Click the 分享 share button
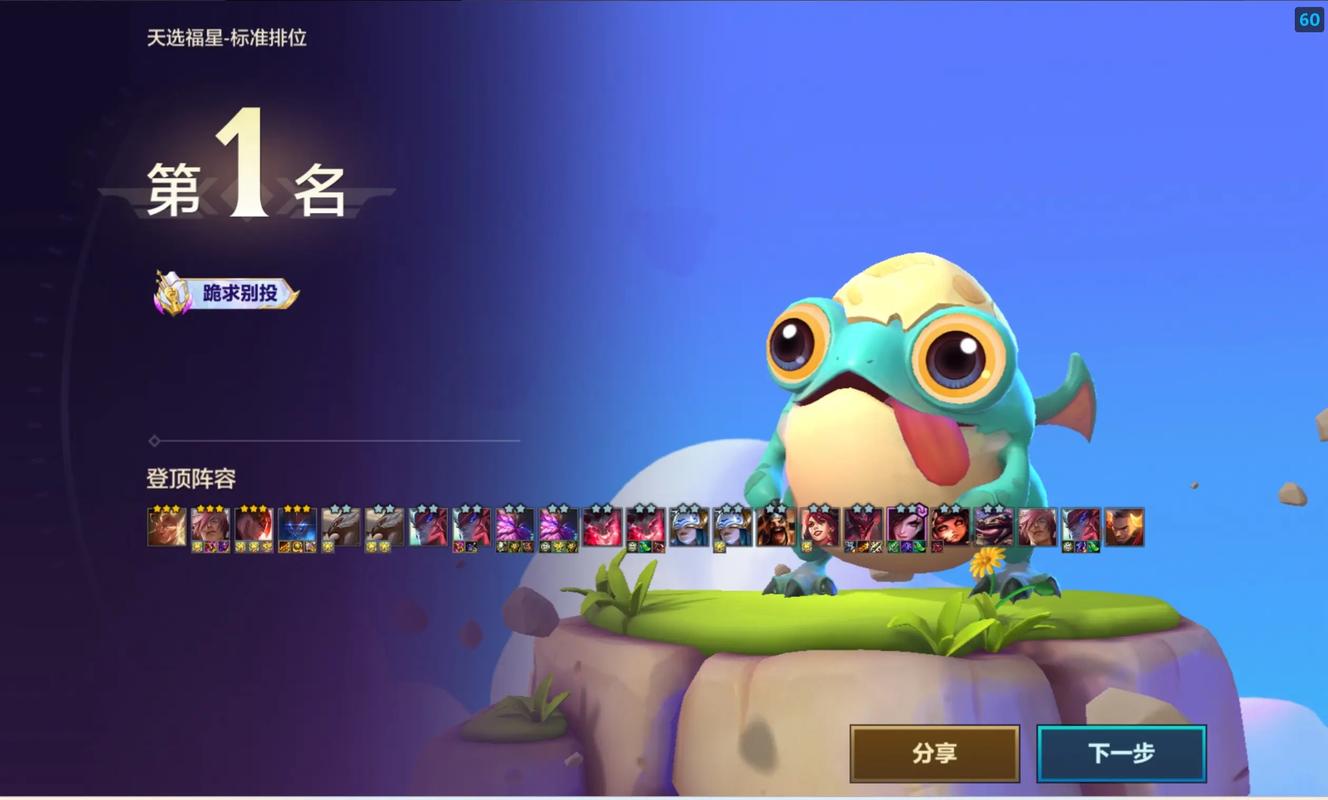The width and height of the screenshot is (1328, 800). pos(934,753)
